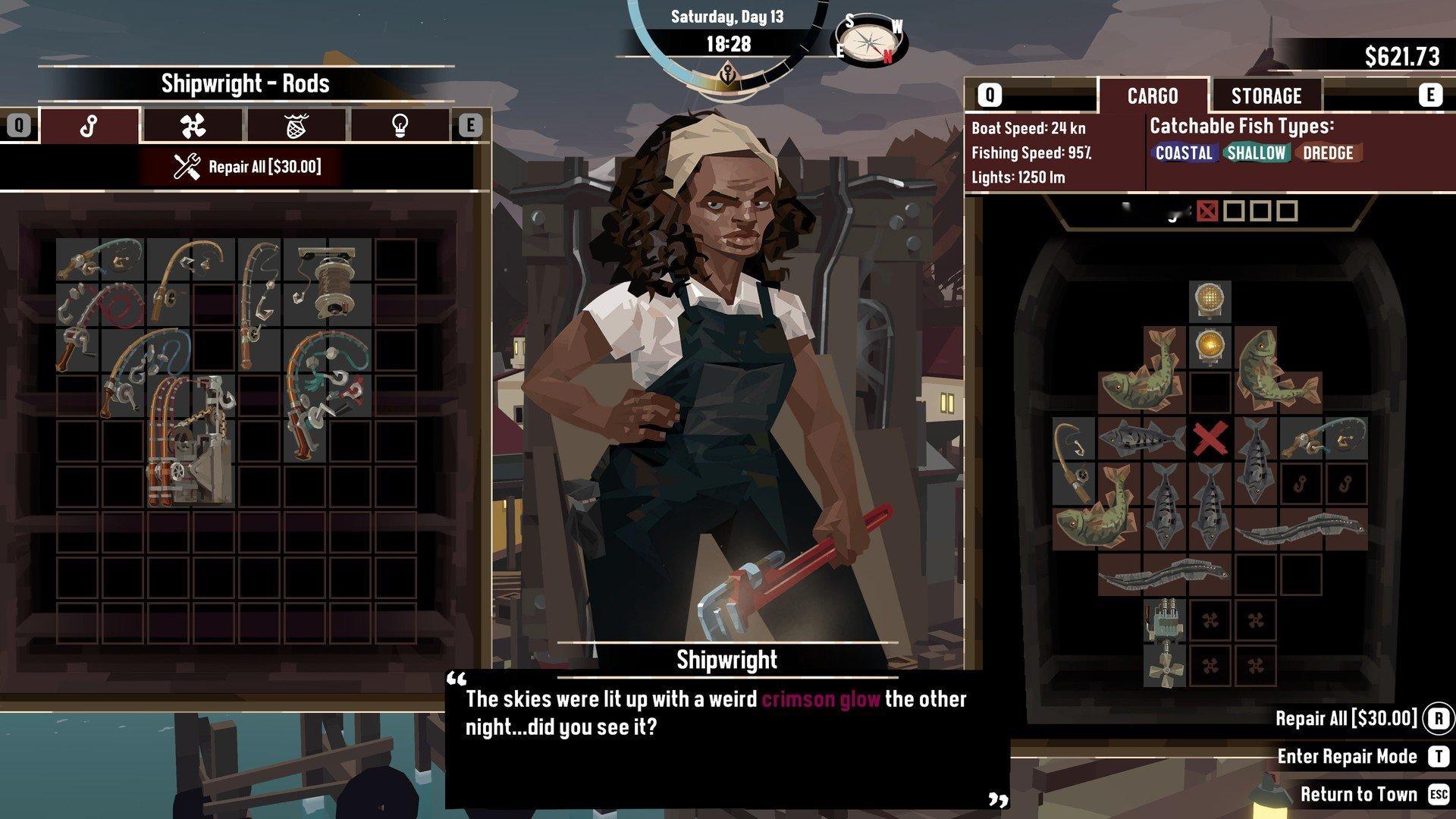Choose Enter Repair Mode option
The width and height of the screenshot is (1456, 819).
[1347, 756]
